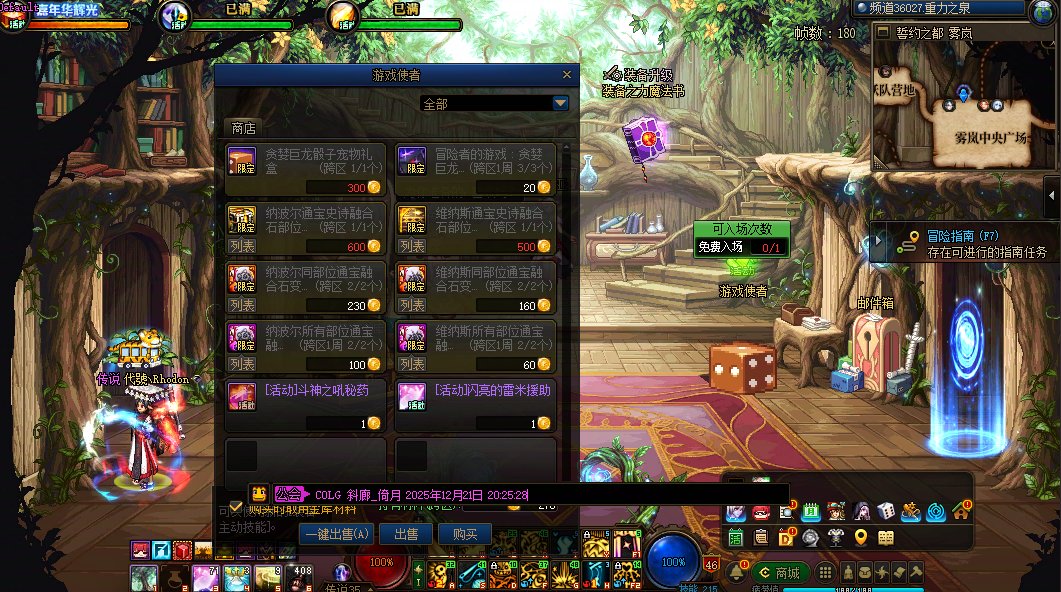Open the yellow map pin icon

tap(861, 538)
